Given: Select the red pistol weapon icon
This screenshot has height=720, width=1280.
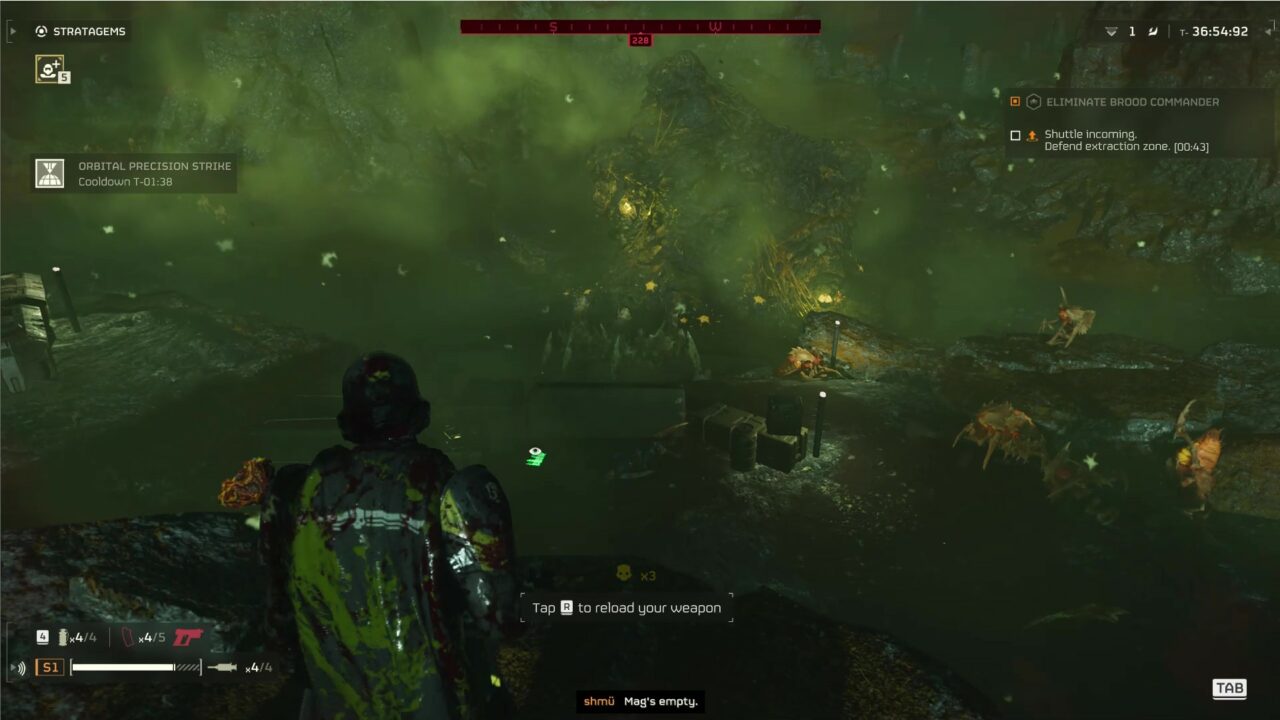Looking at the screenshot, I should point(187,637).
